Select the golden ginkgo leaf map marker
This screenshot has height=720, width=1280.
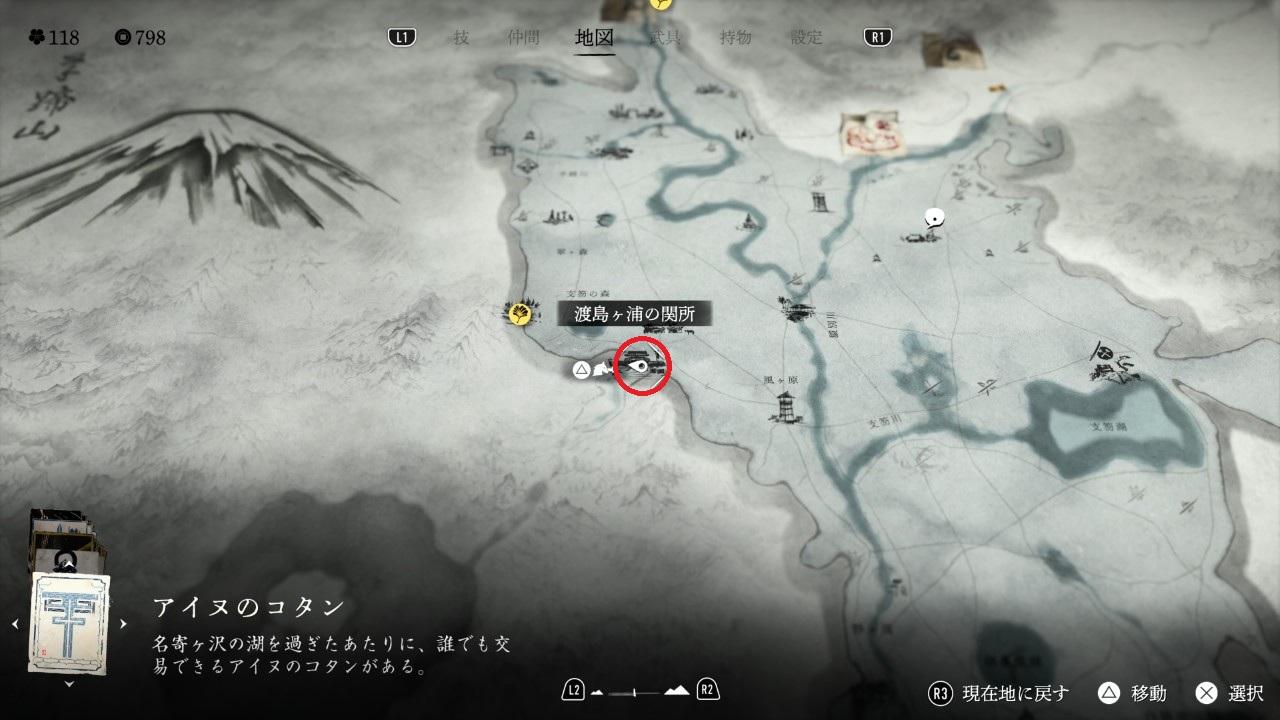point(519,315)
